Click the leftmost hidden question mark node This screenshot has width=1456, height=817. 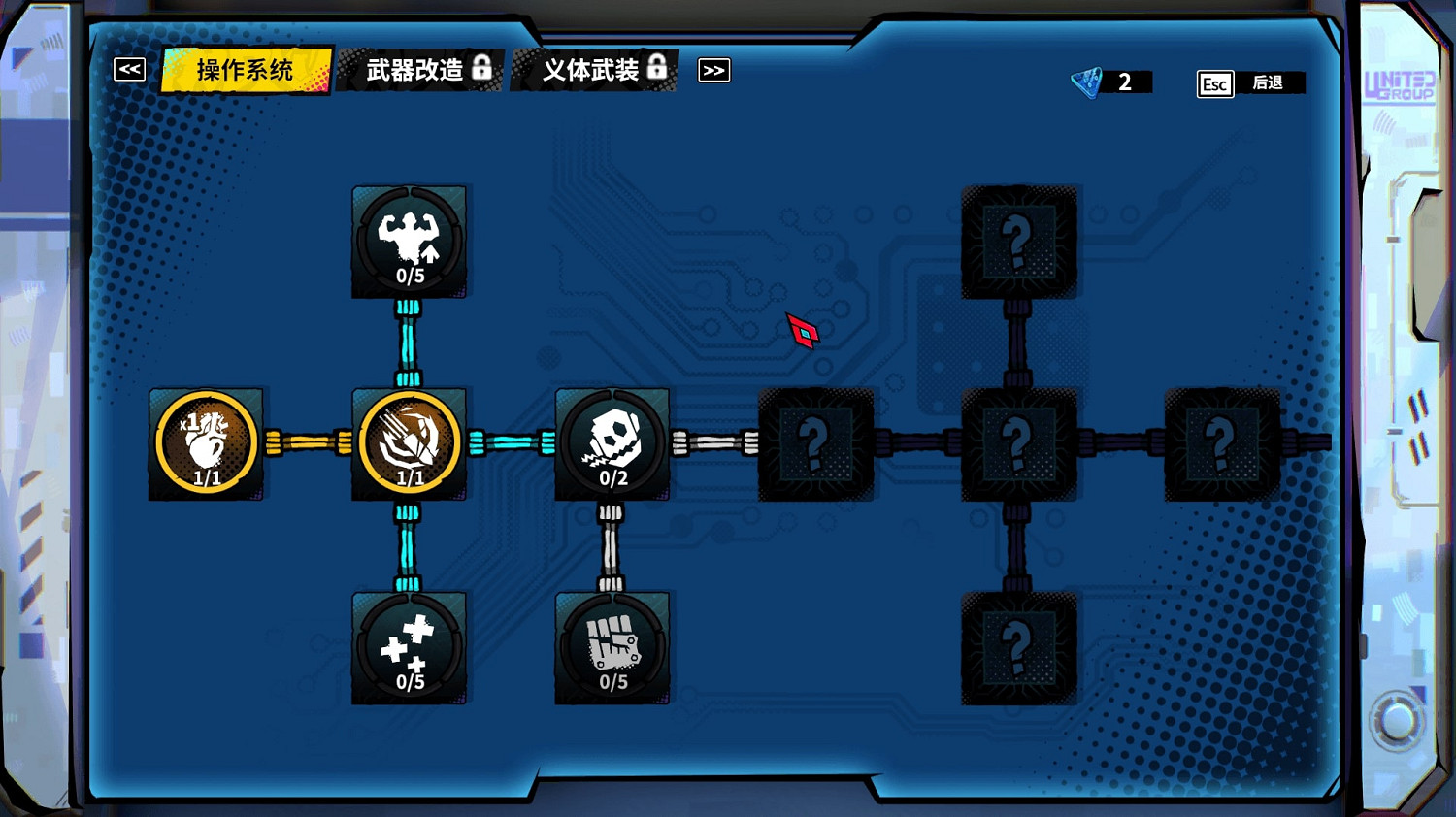click(815, 444)
